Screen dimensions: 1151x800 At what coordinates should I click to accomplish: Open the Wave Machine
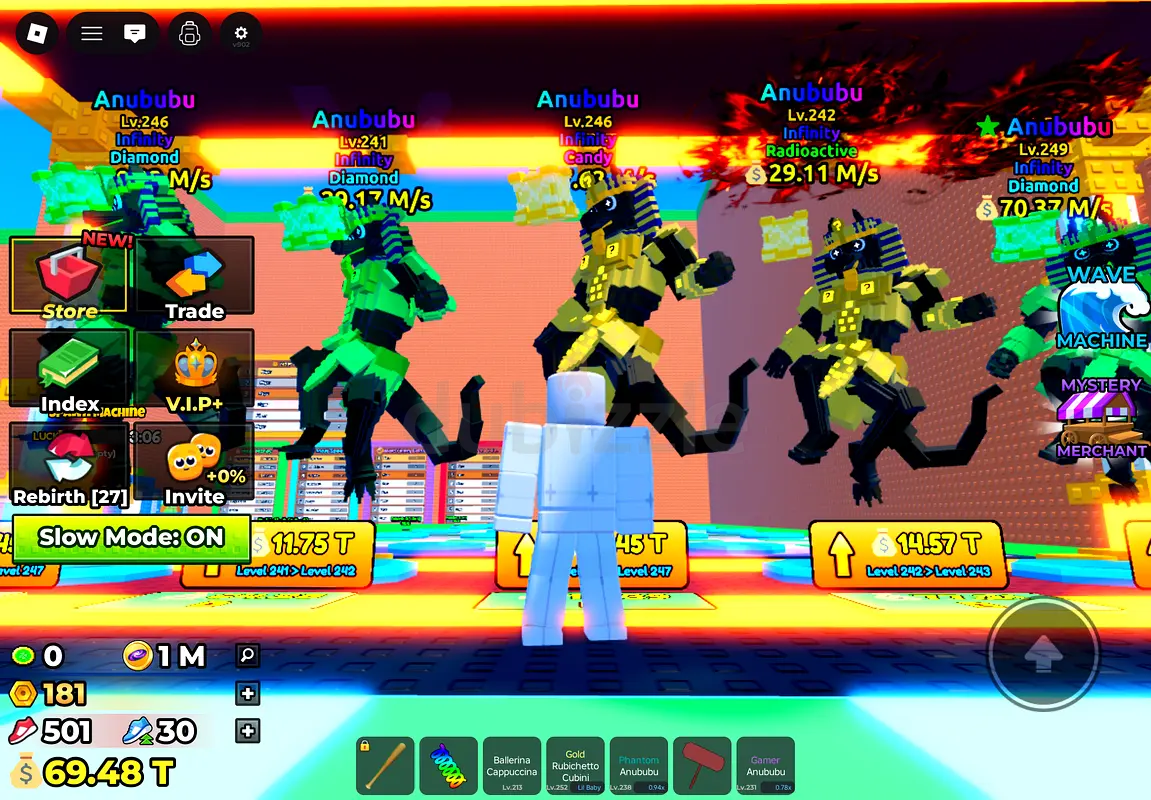[x=1101, y=307]
